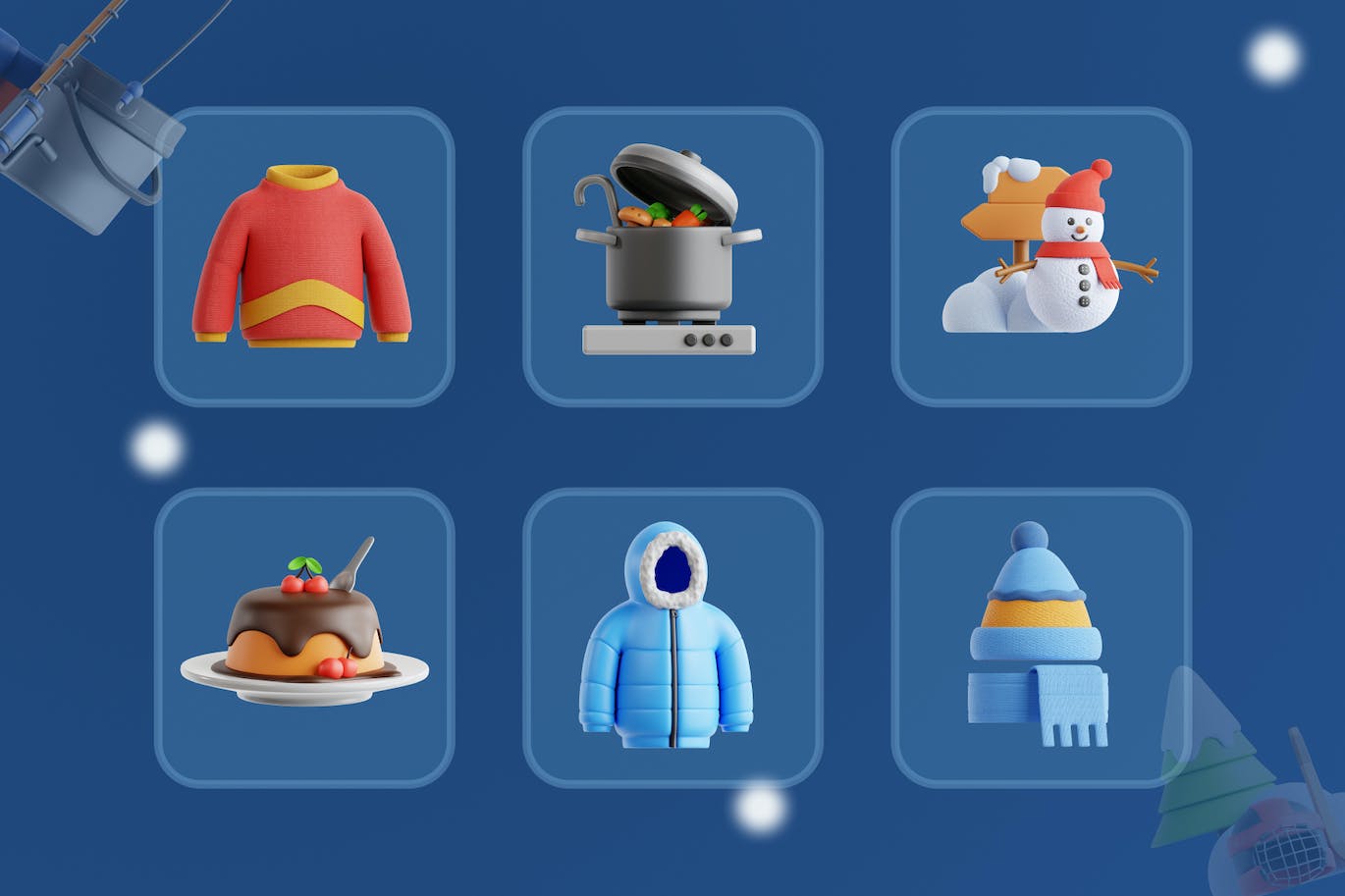Choose the cooking pot on stove tile
Screen dimensions: 1345x896
click(672, 256)
